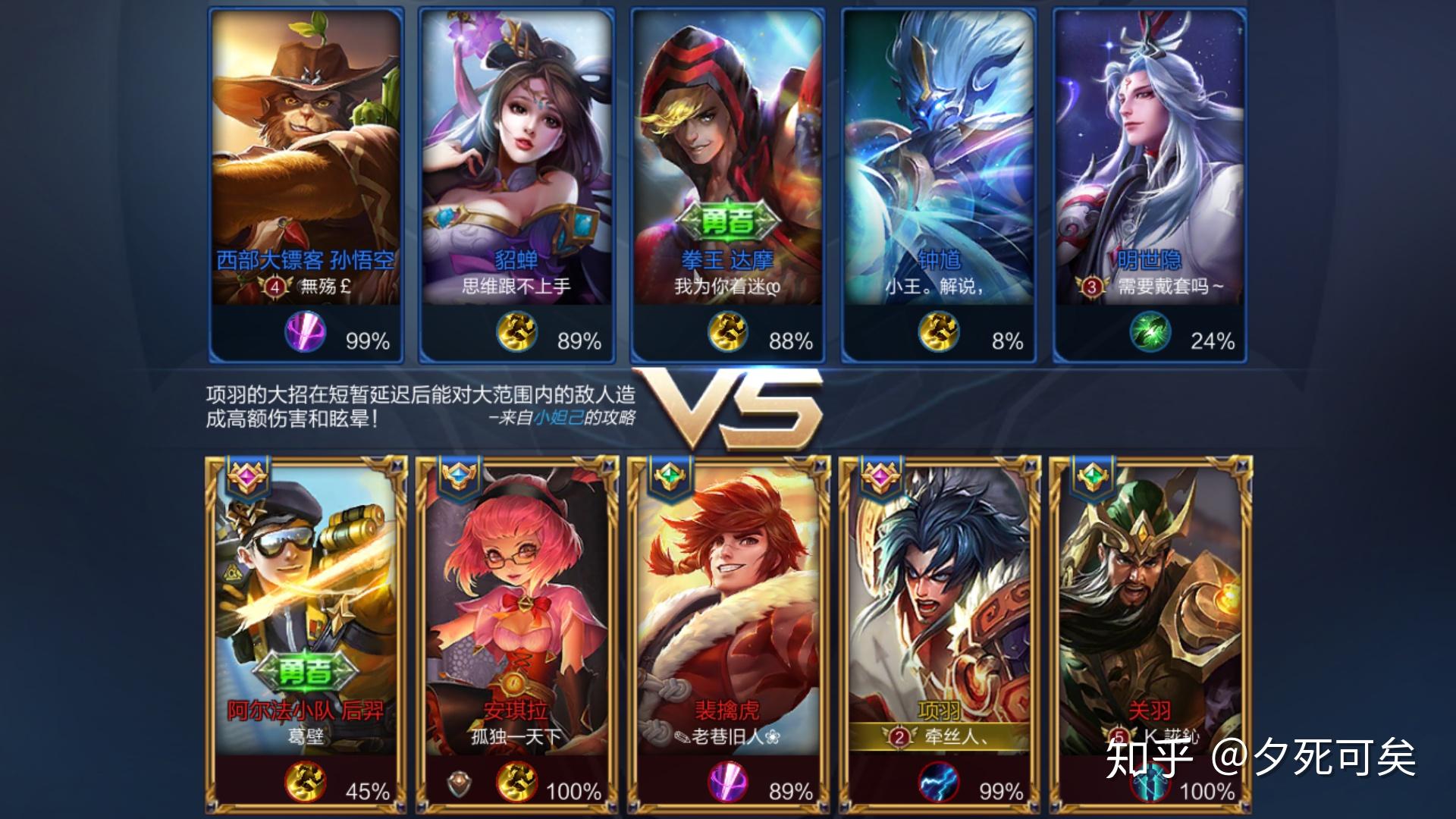This screenshot has height=819, width=1456.
Task: Click 明世隐's green summoner spell icon
Action: pyautogui.click(x=1150, y=333)
